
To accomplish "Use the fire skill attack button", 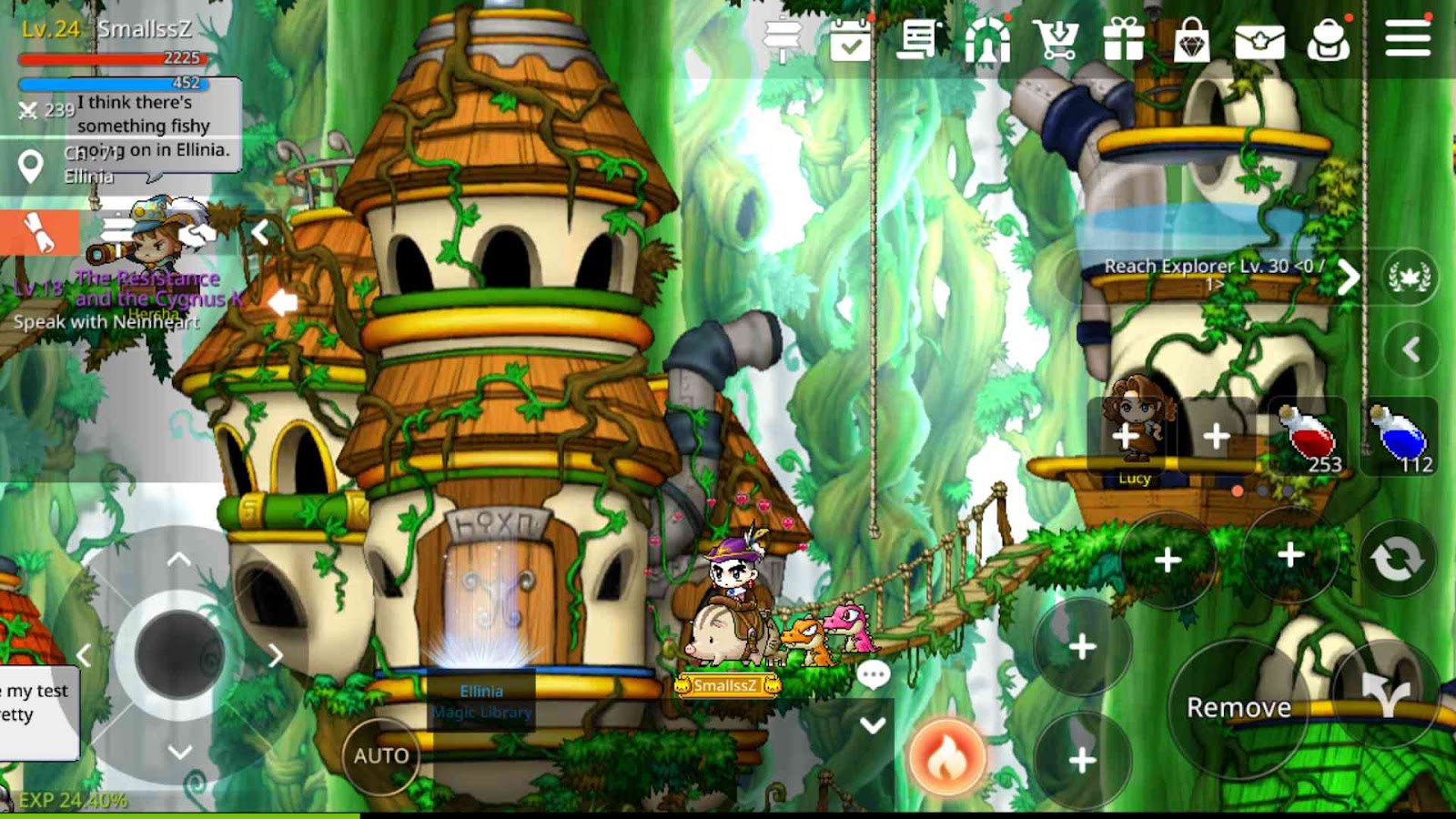I will 946,757.
